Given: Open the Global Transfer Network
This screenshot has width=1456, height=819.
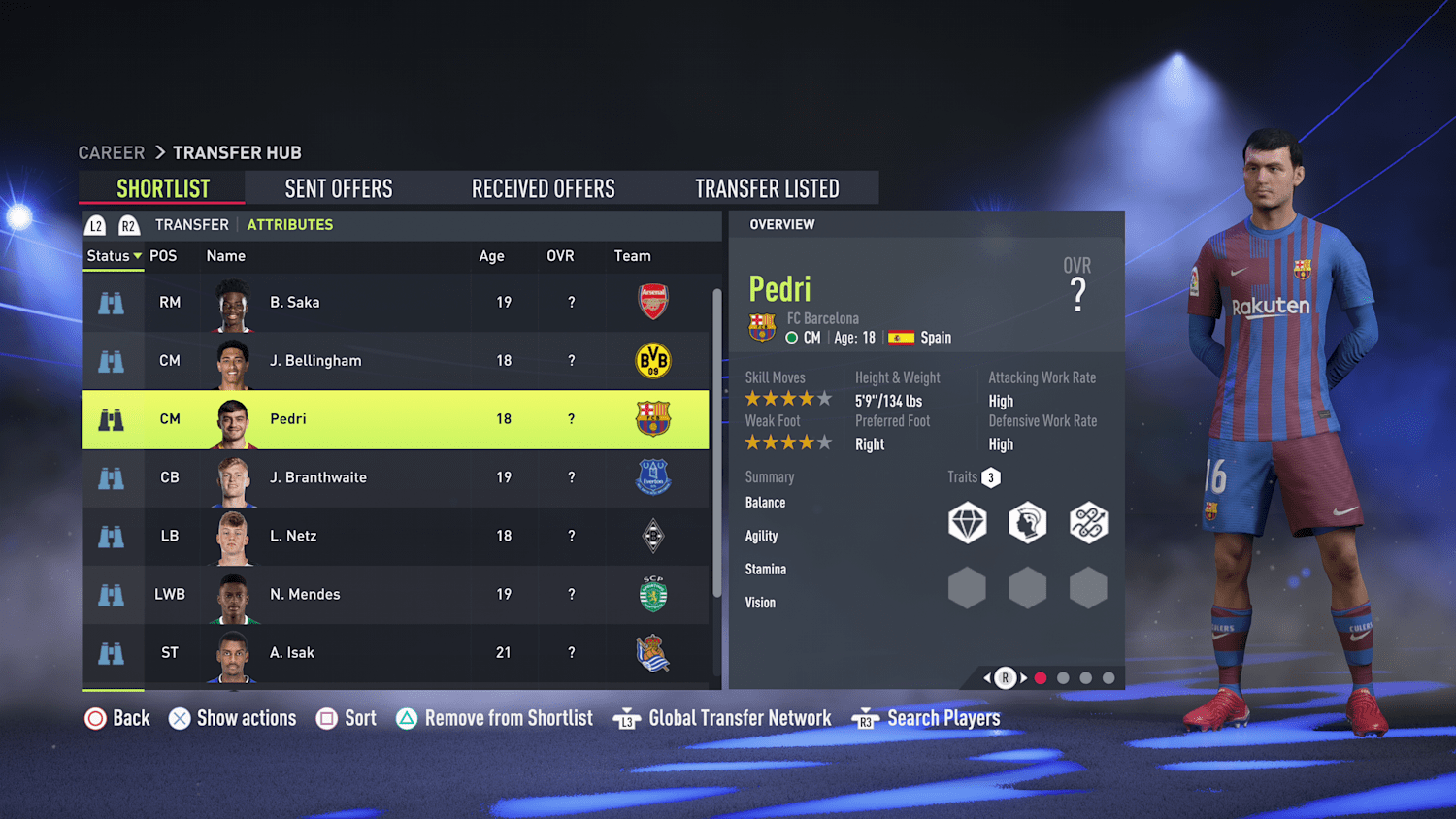Looking at the screenshot, I should click(739, 718).
